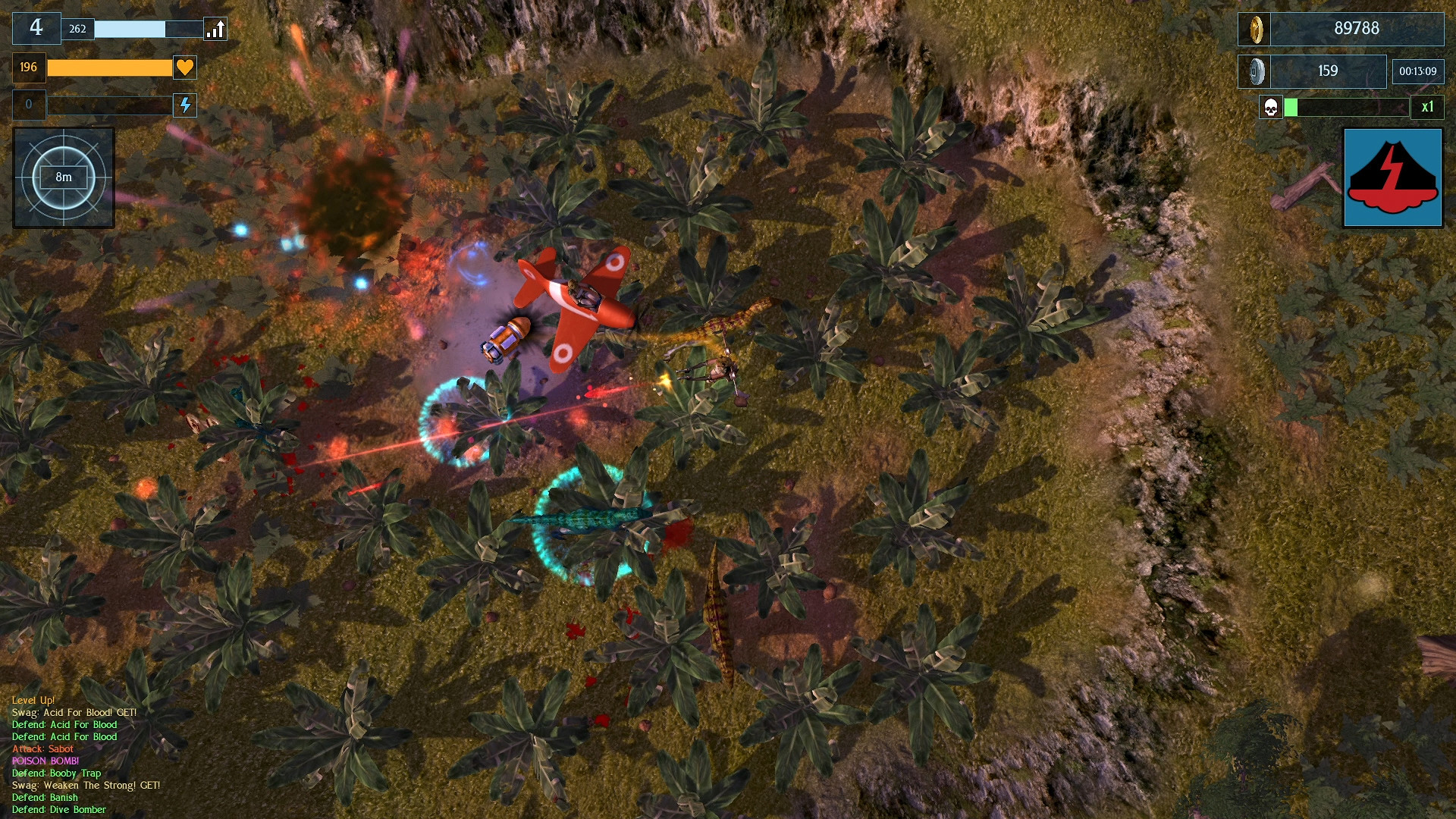The width and height of the screenshot is (1456, 819).
Task: Click the gold coin currency icon
Action: [x=1256, y=29]
